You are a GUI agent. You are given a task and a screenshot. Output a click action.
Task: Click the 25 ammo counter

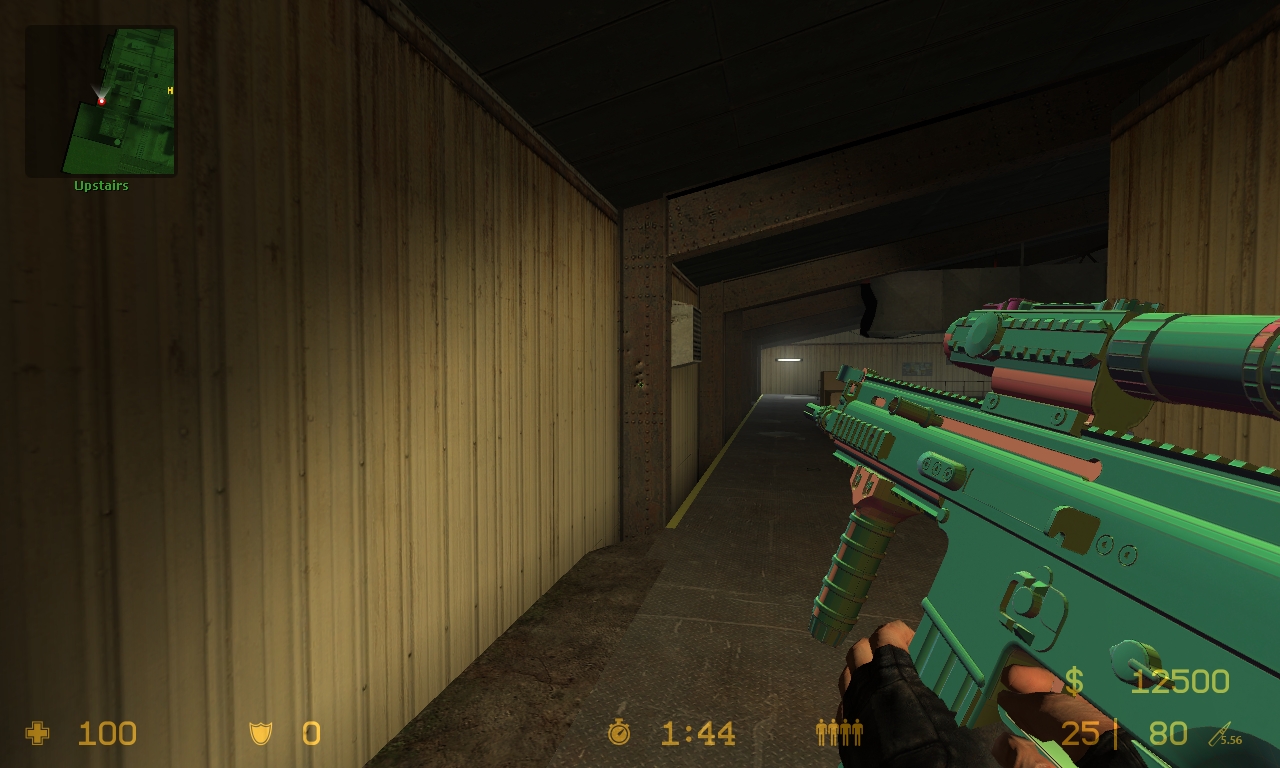click(1082, 733)
